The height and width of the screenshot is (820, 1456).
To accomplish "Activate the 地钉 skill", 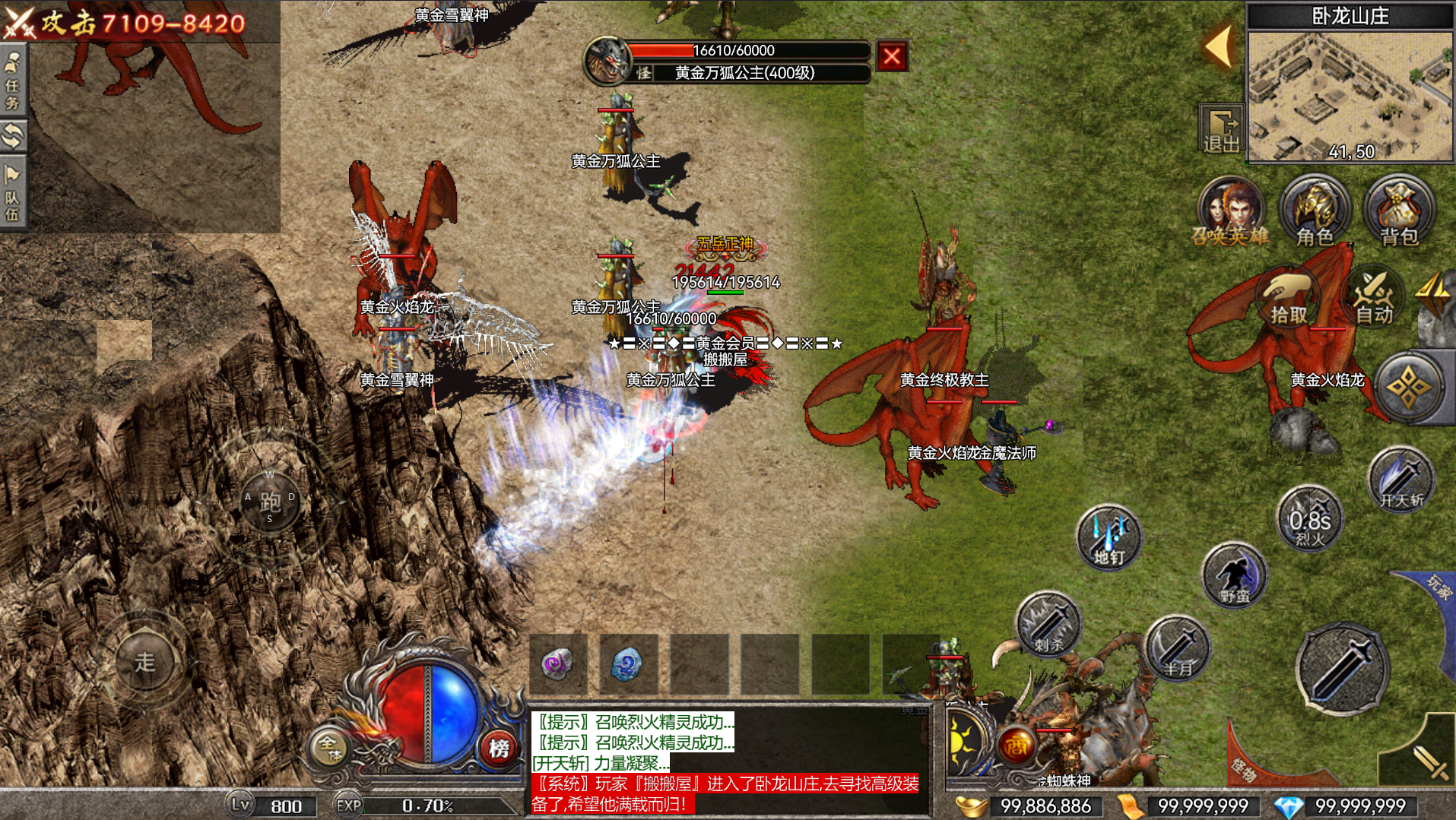I will coord(1109,538).
